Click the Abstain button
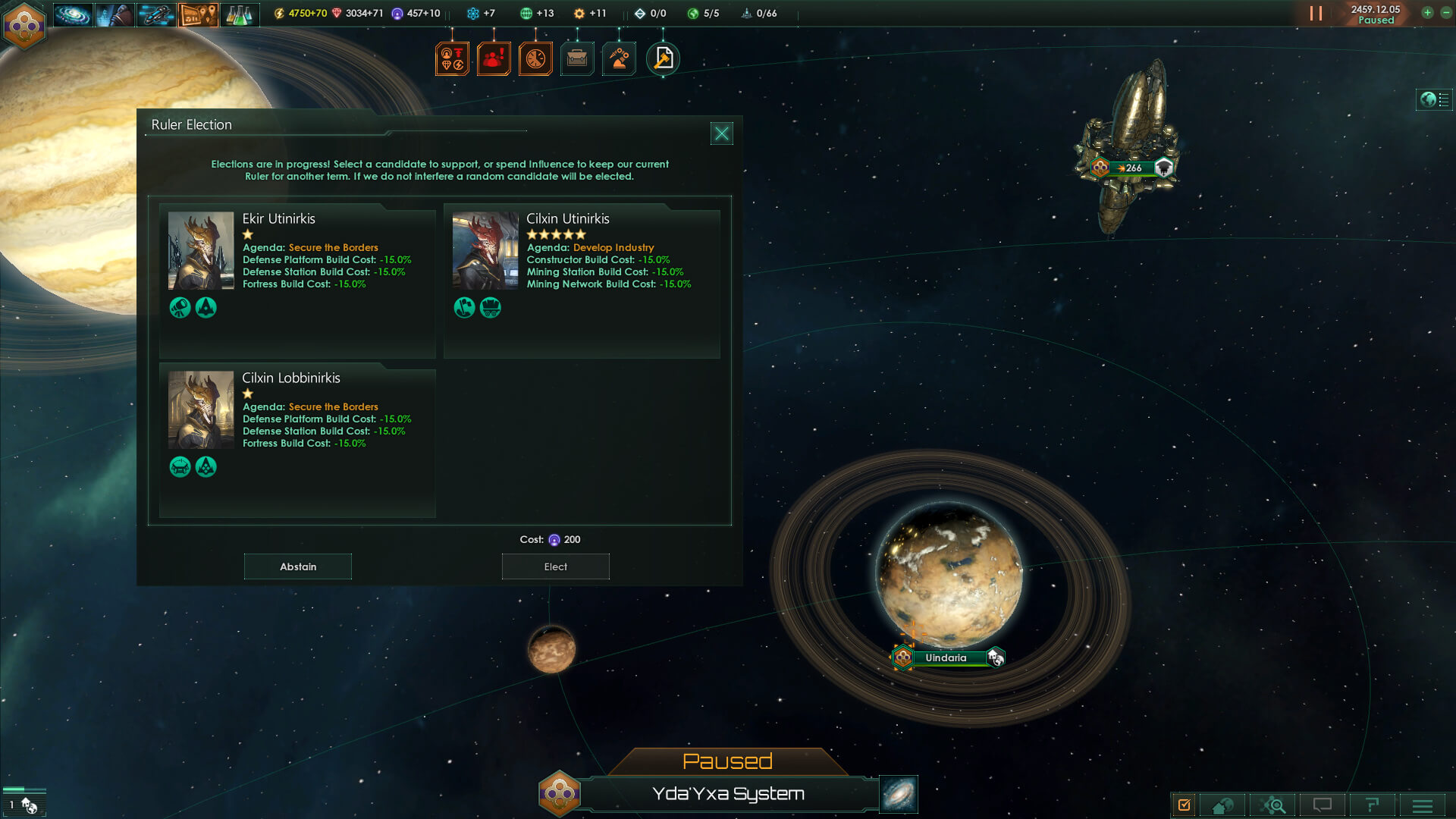This screenshot has height=819, width=1456. [x=297, y=566]
